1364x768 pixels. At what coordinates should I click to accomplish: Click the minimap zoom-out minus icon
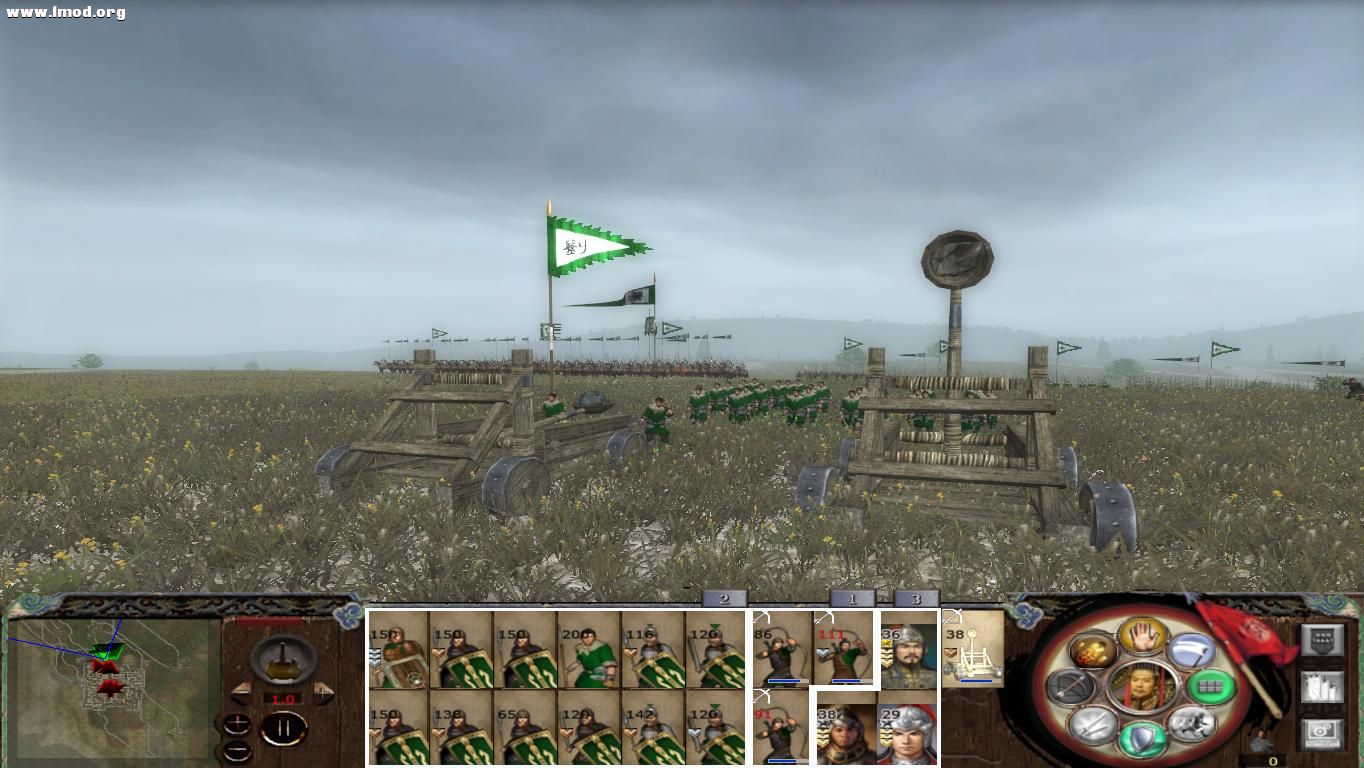(237, 751)
